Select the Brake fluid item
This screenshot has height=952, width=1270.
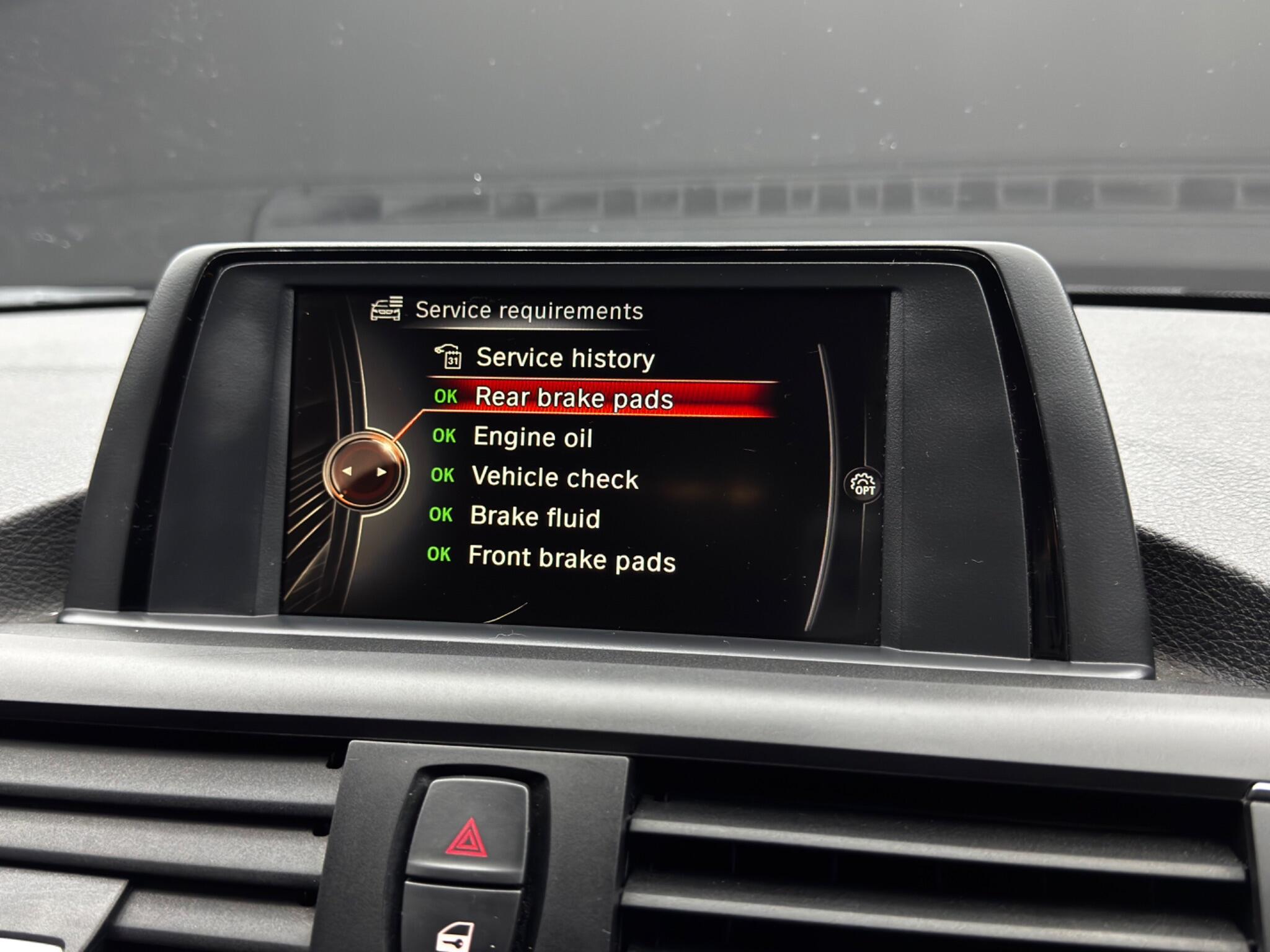tap(535, 517)
